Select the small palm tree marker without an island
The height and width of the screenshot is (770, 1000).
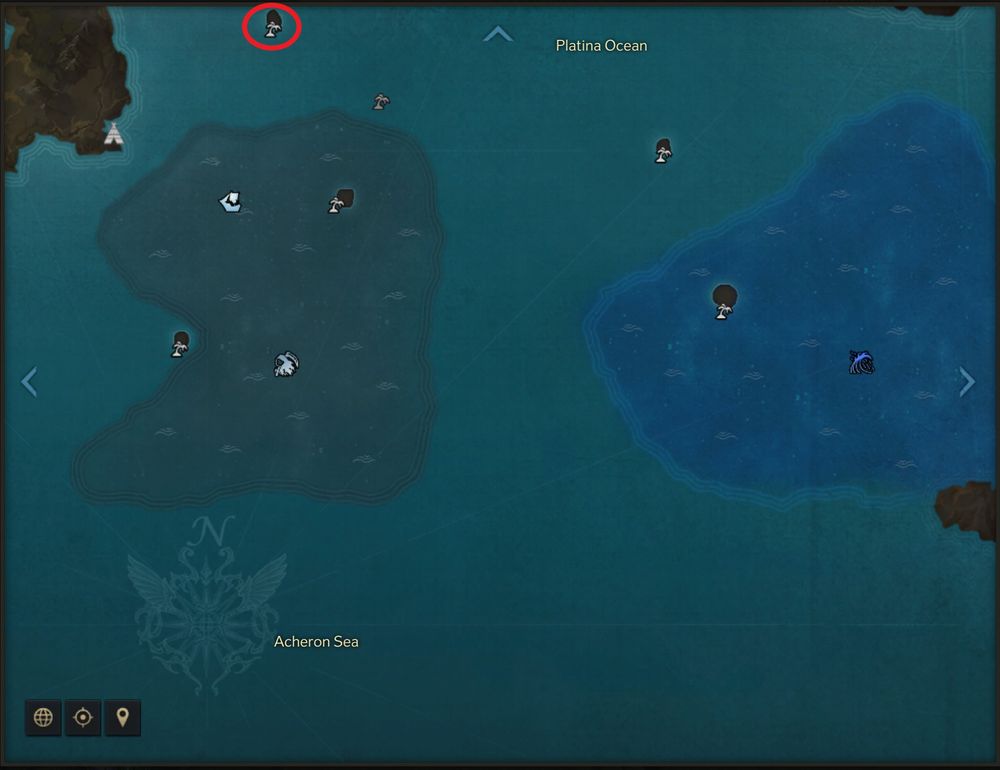tap(381, 101)
